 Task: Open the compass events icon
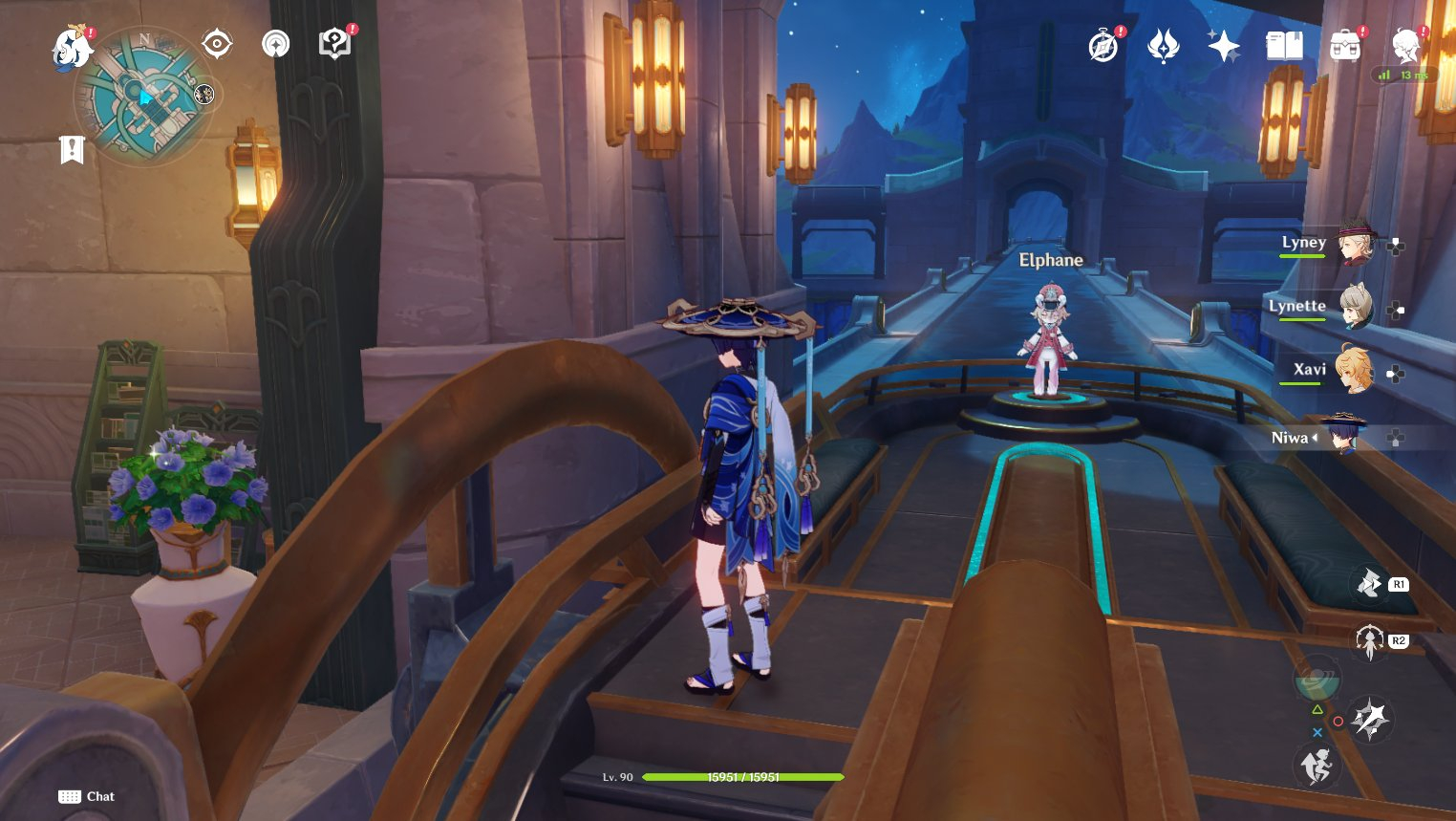[1103, 46]
